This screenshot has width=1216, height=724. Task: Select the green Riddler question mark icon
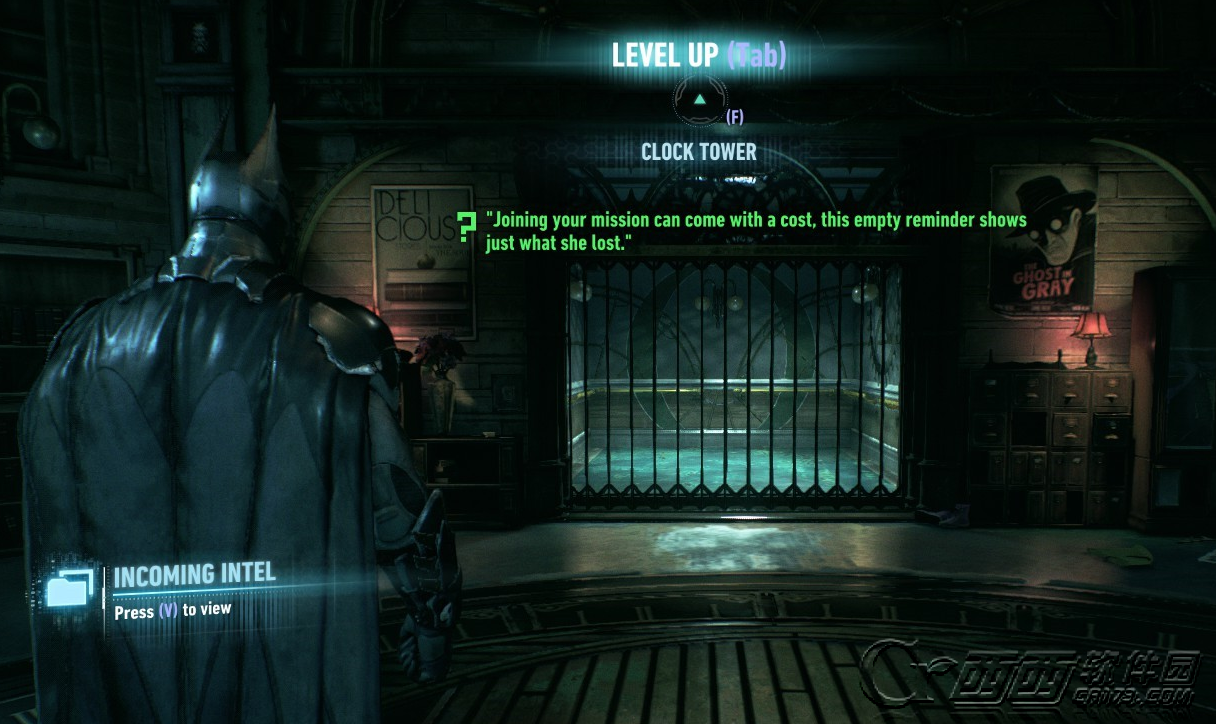[x=465, y=228]
